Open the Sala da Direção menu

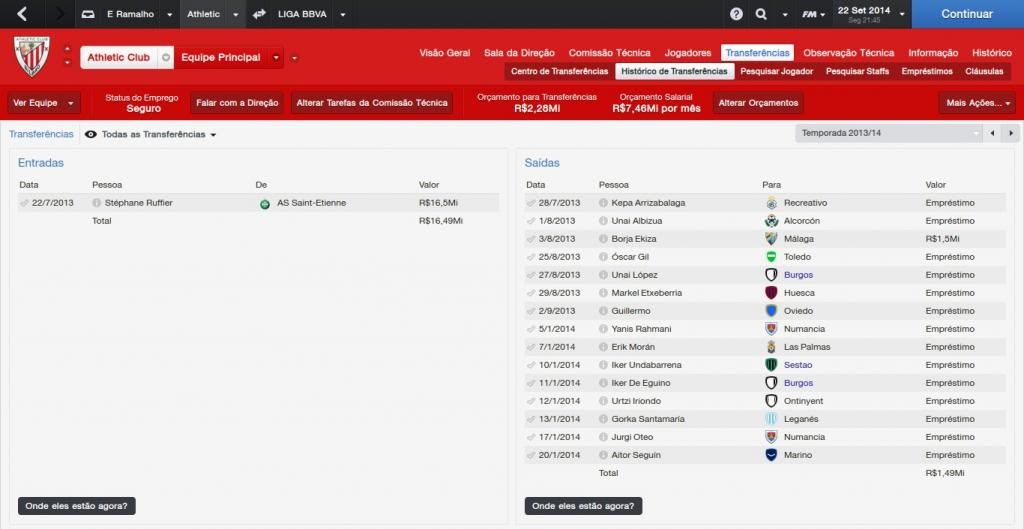click(x=520, y=53)
